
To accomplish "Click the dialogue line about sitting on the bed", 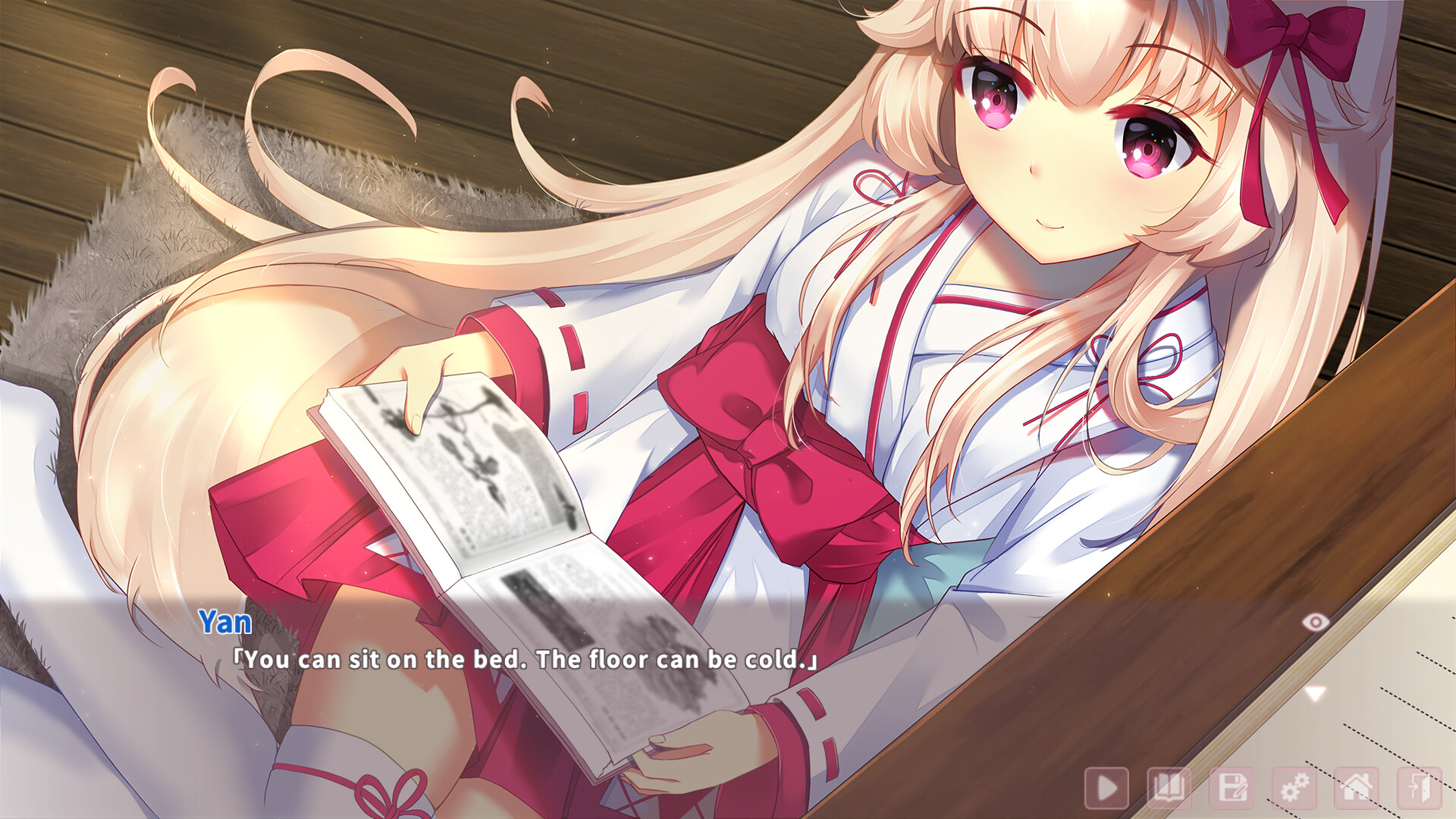I will pos(523,660).
